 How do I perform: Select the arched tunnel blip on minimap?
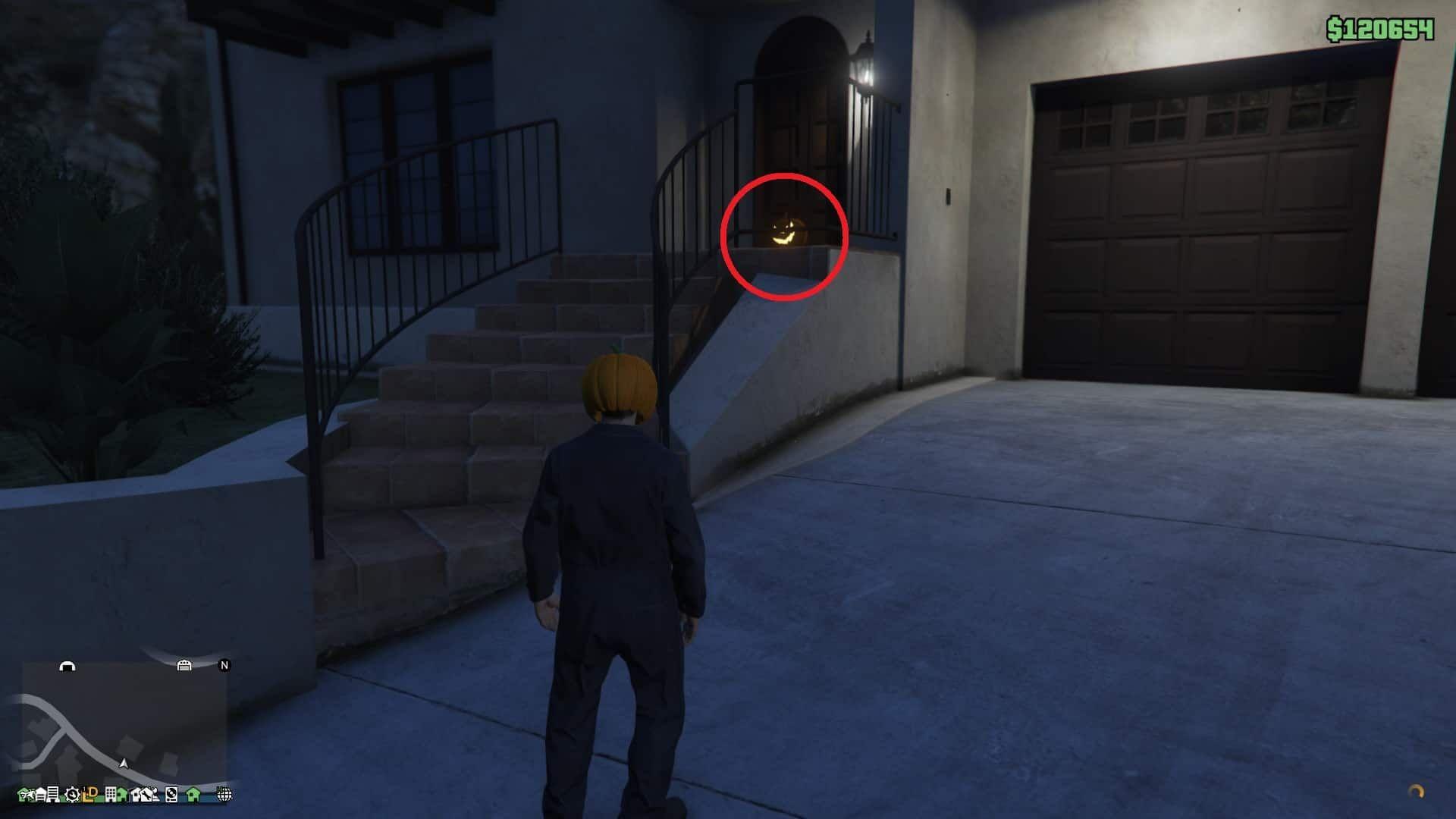67,666
